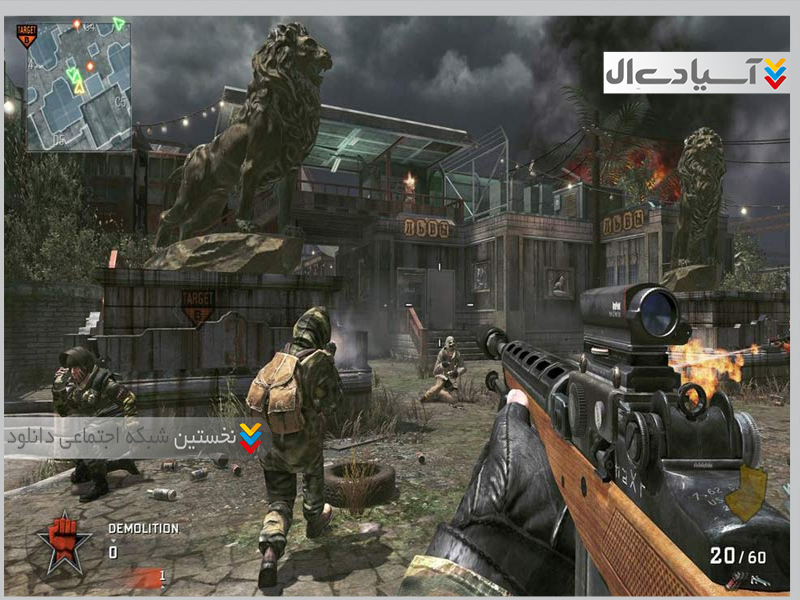Select the yellow equipment icon above the ammo count

pos(745,493)
